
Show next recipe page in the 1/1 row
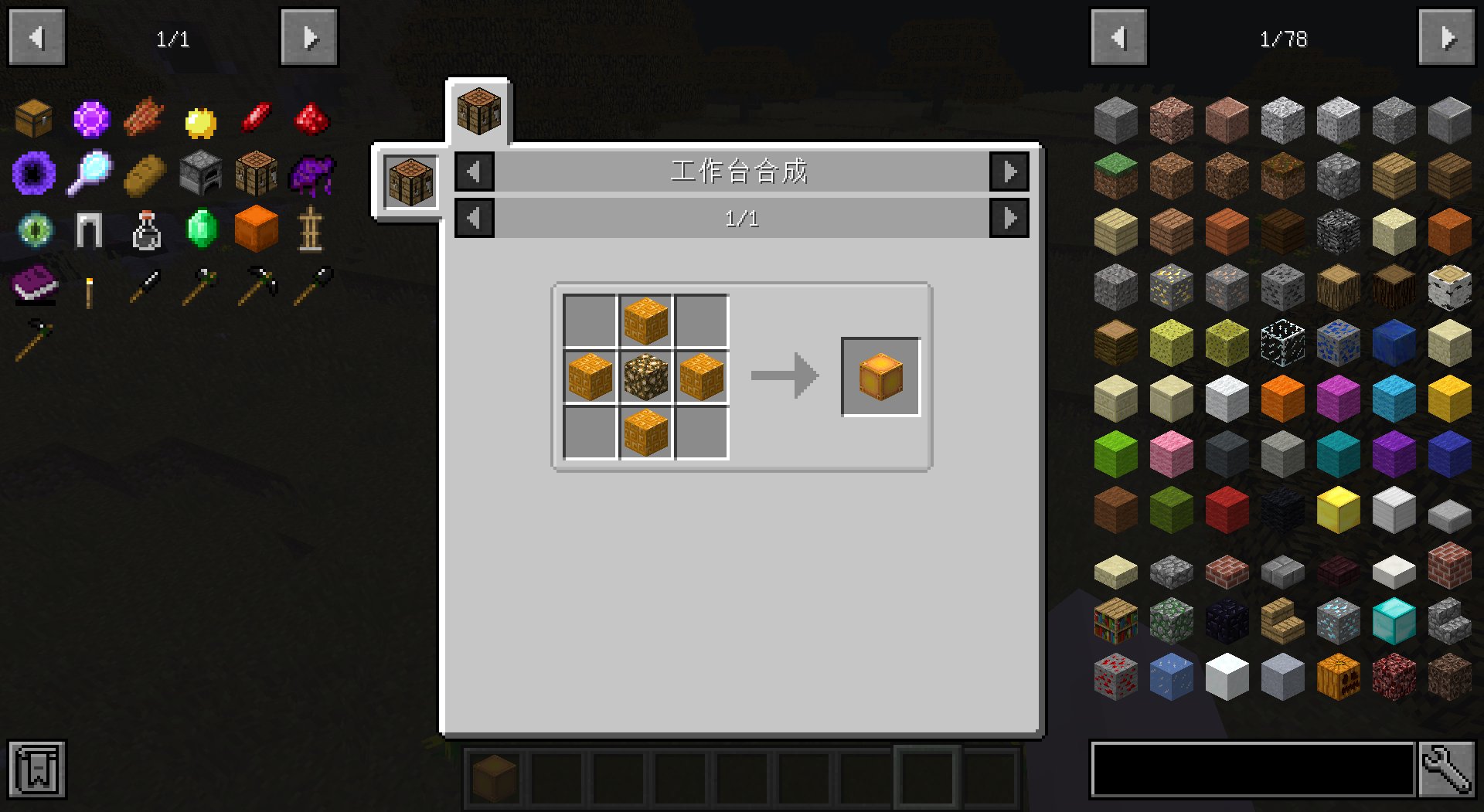pos(1009,219)
